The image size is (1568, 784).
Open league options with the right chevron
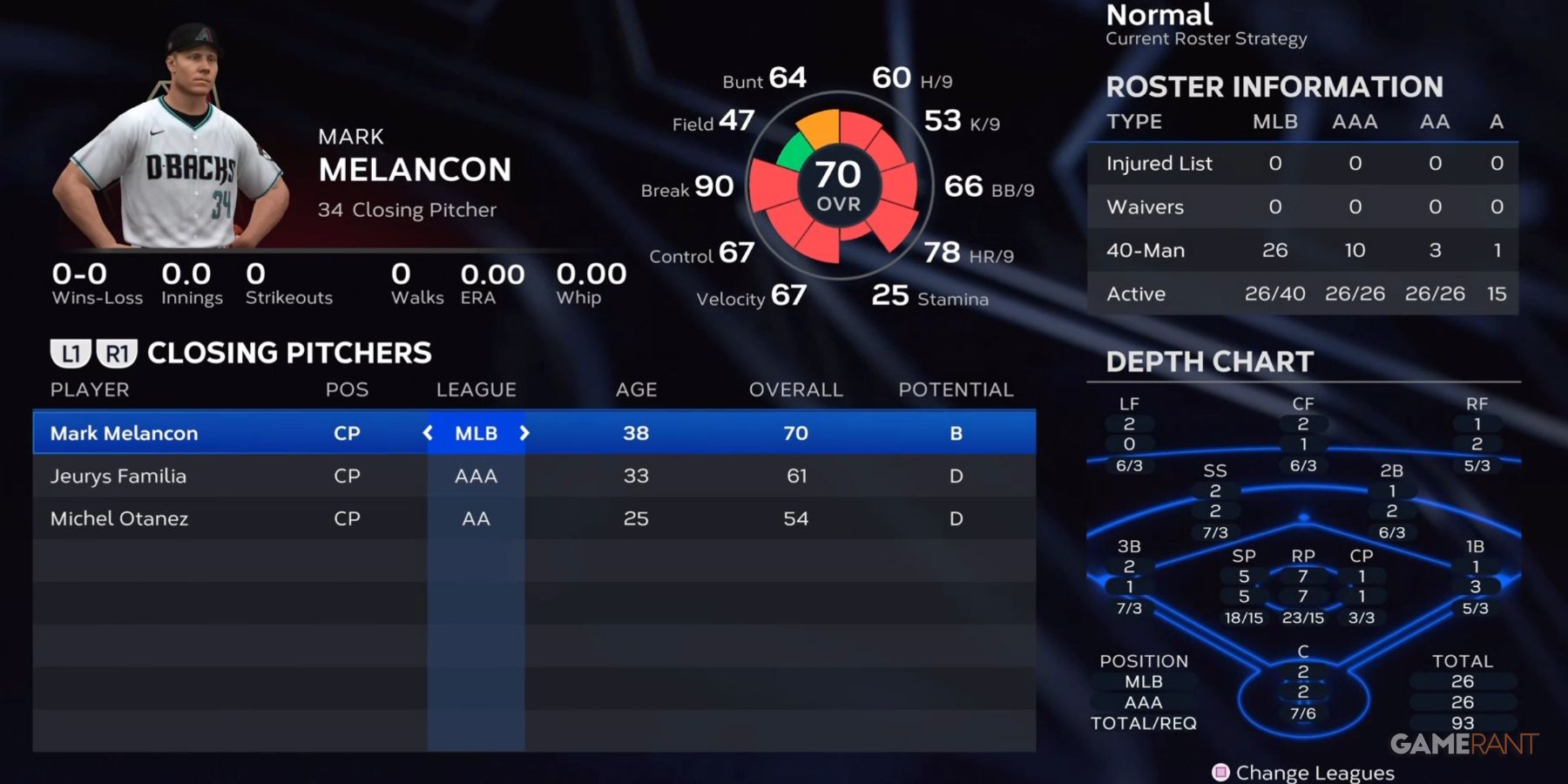[524, 433]
